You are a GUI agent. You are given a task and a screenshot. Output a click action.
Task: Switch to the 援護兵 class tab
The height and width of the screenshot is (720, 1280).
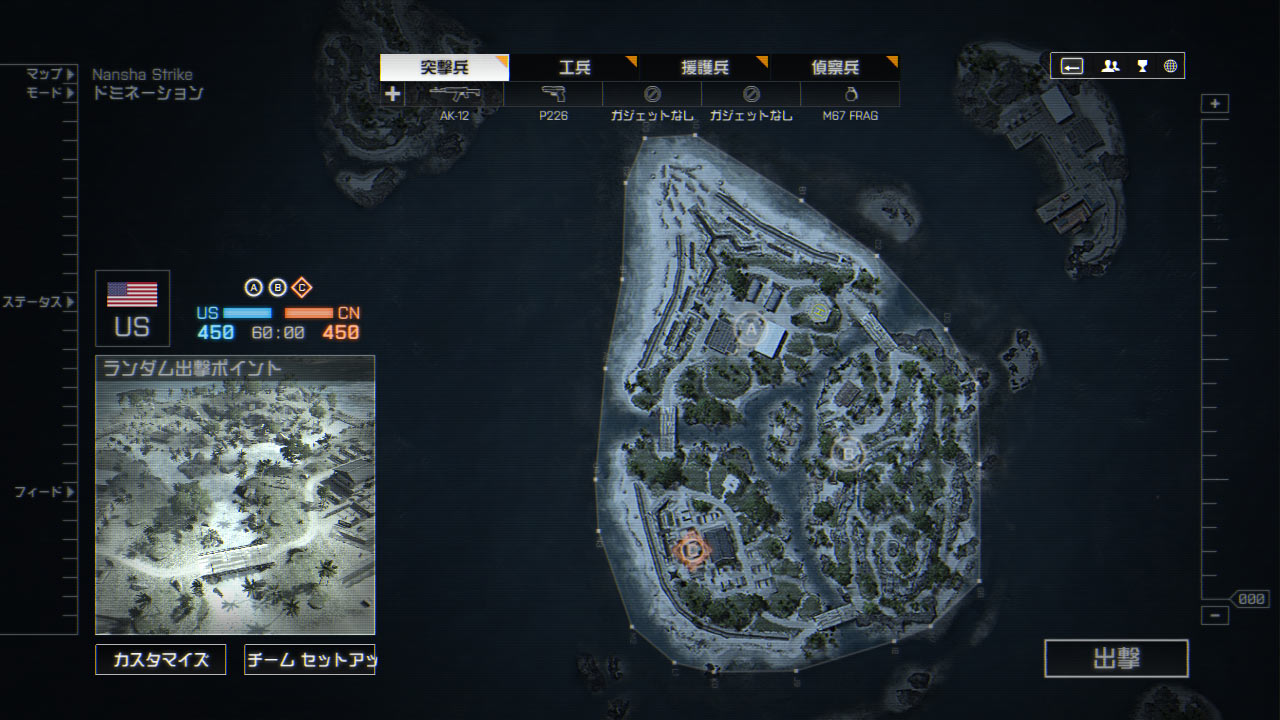tap(704, 68)
